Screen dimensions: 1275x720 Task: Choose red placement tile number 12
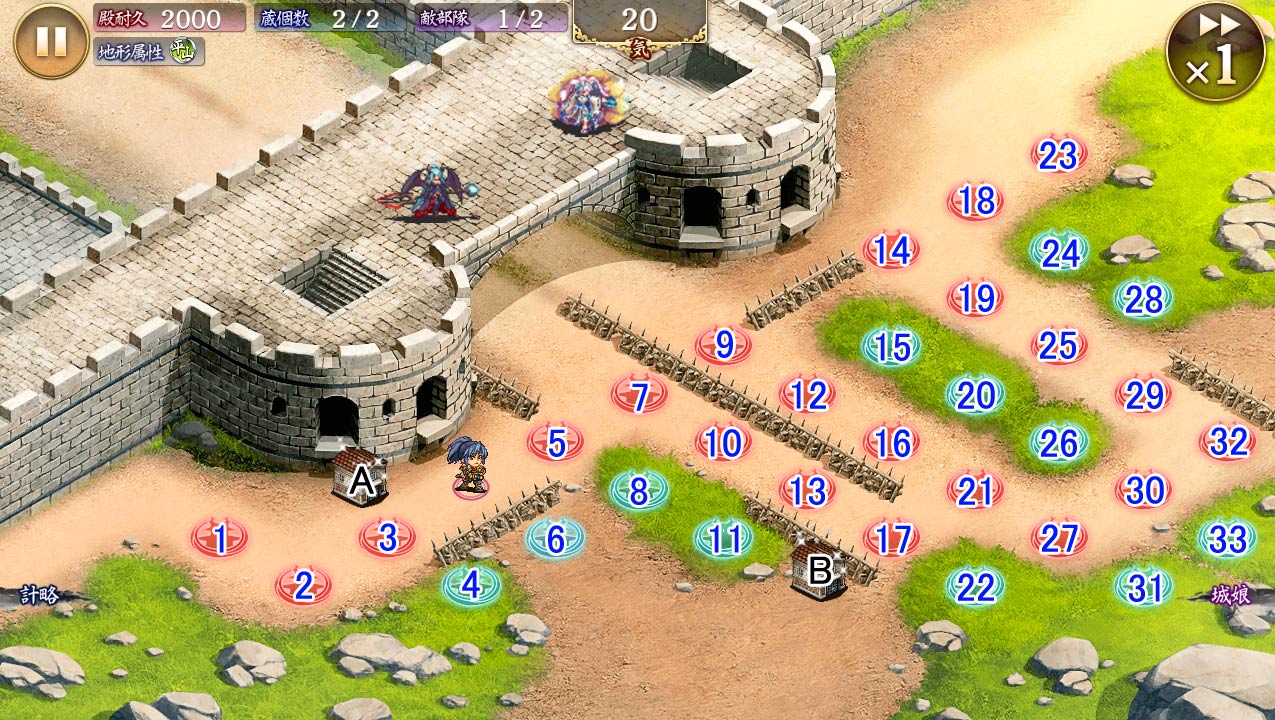tap(807, 395)
